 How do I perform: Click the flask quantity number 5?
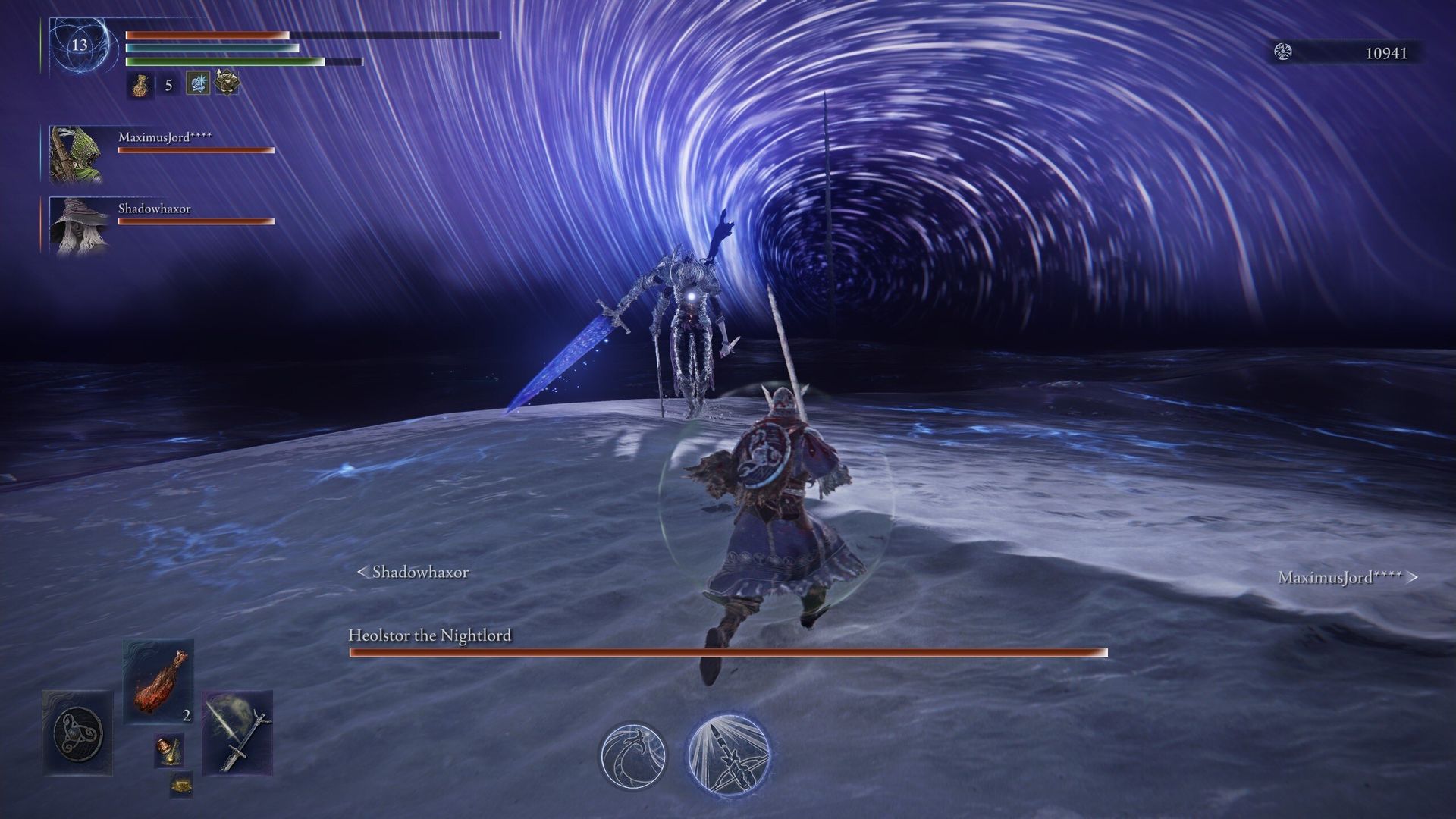pos(168,85)
